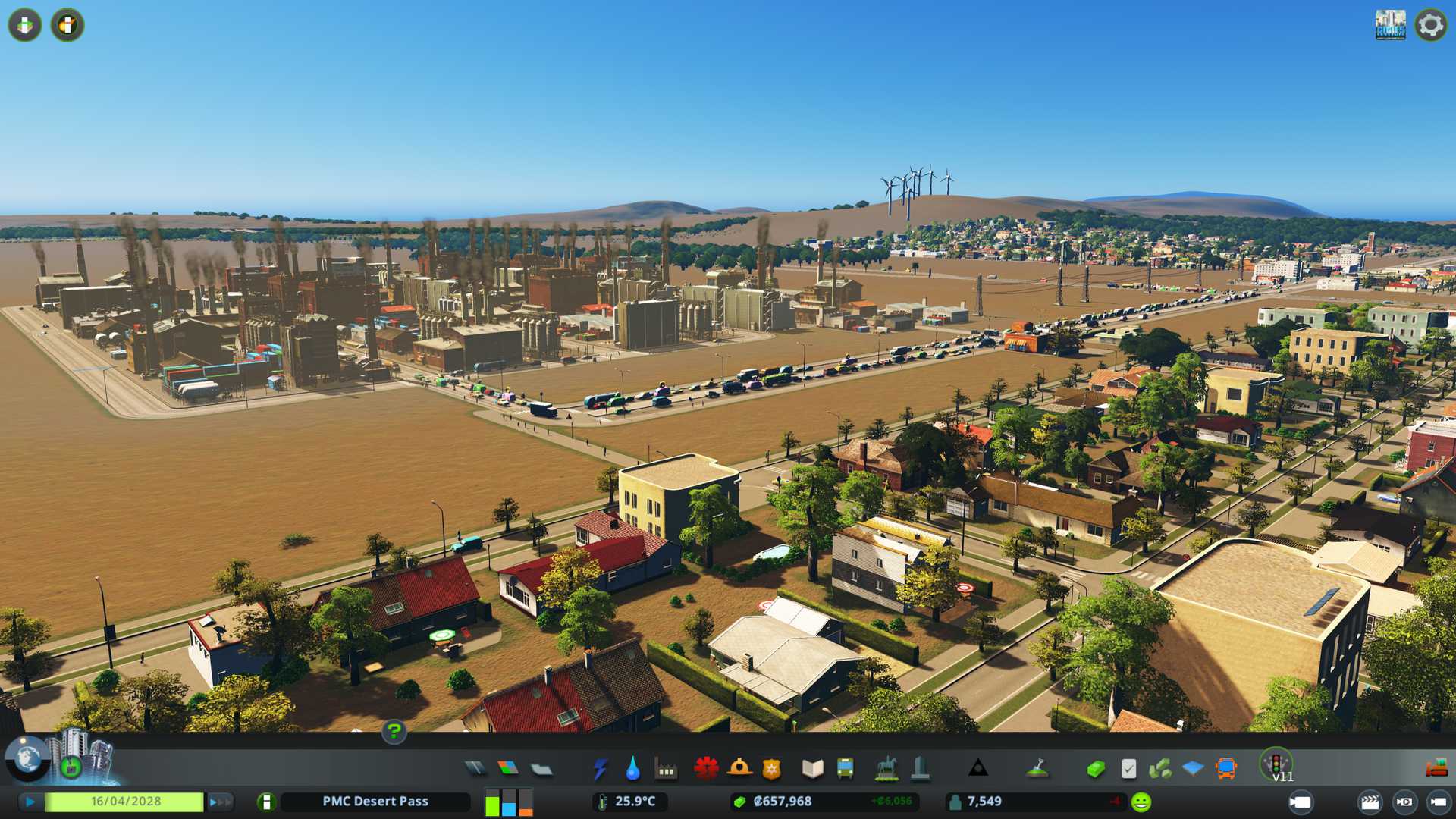Open the Zoning tool
The image size is (1456, 819).
click(x=508, y=769)
